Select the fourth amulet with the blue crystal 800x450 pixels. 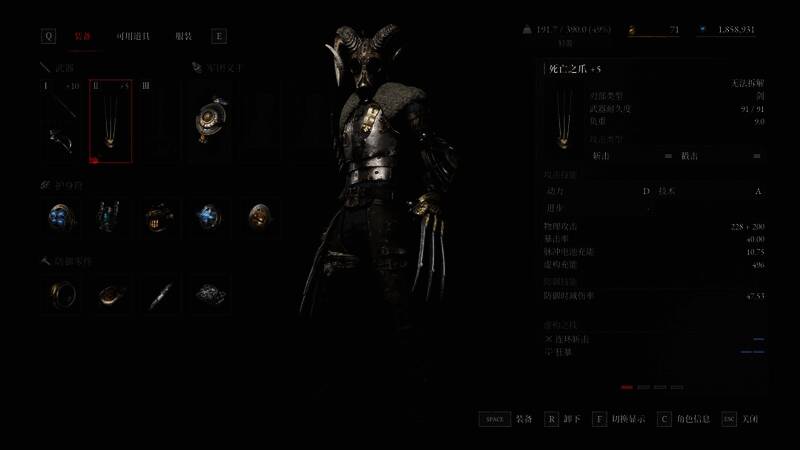pos(209,216)
